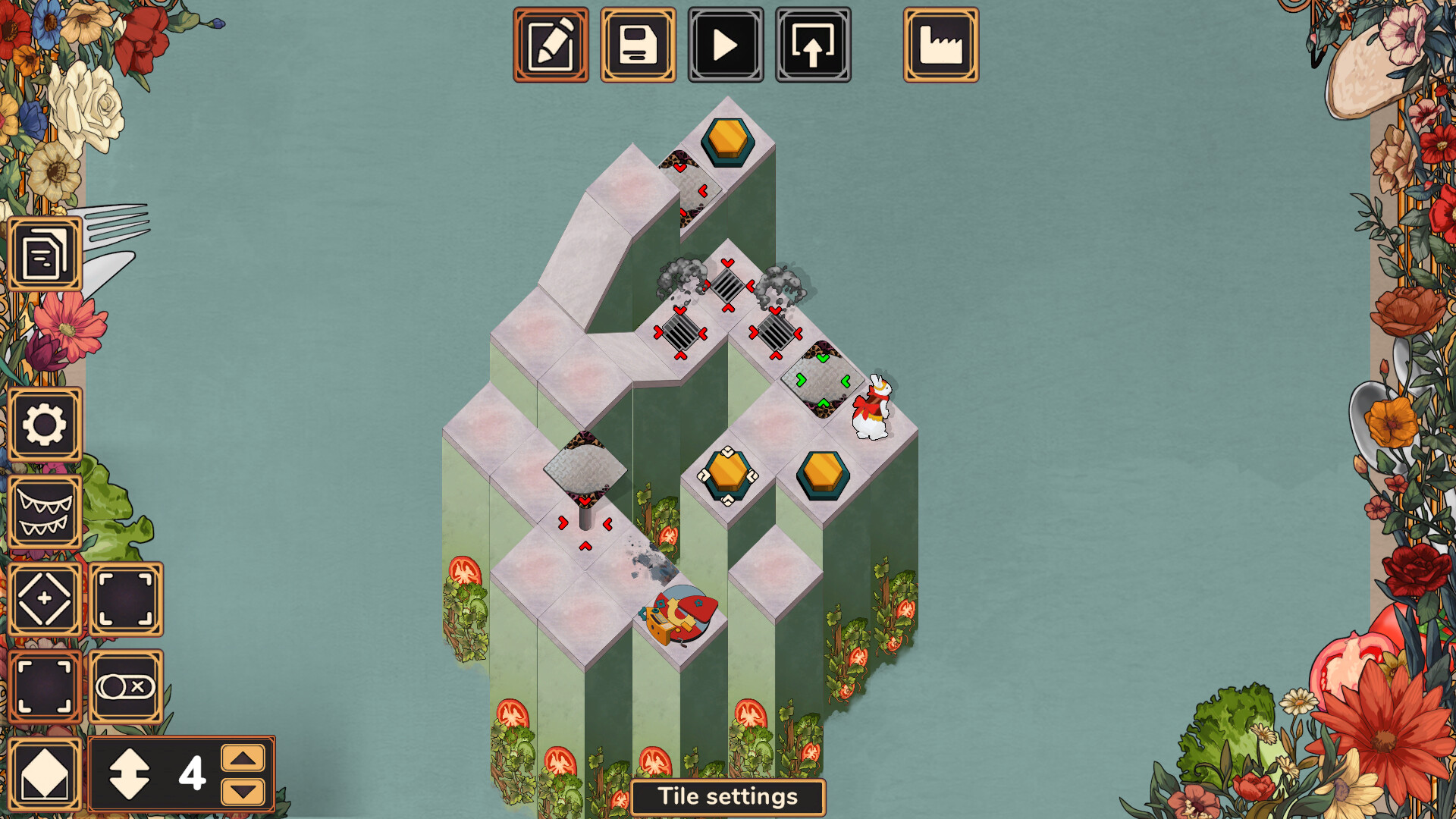Open the gear settings
The height and width of the screenshot is (819, 1456).
(45, 425)
